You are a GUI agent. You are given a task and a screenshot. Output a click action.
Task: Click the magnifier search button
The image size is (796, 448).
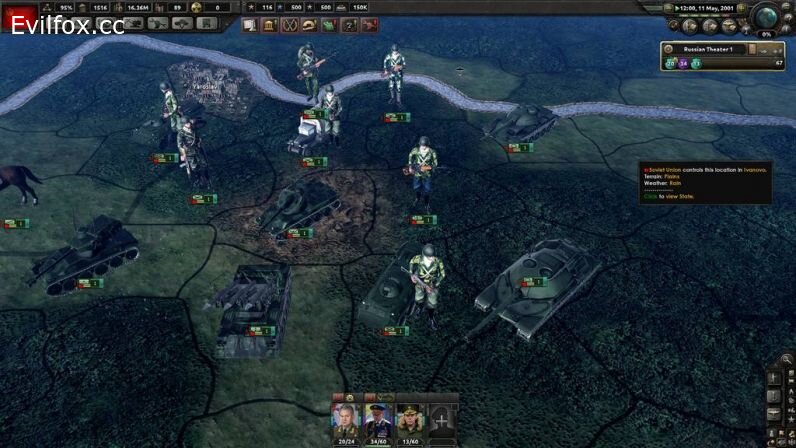coord(787,359)
